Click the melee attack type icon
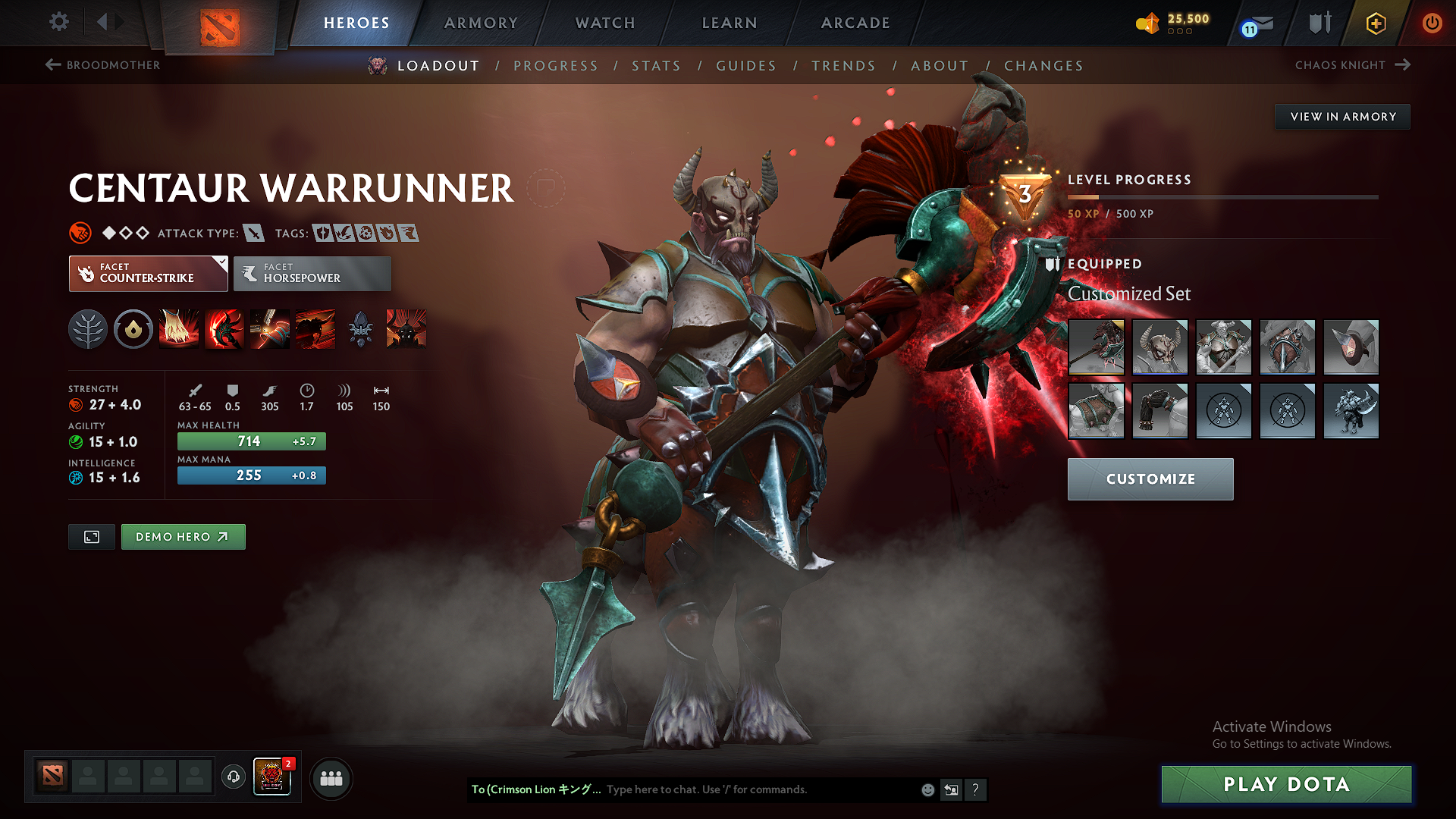Screen dimensions: 1456x819 [253, 233]
